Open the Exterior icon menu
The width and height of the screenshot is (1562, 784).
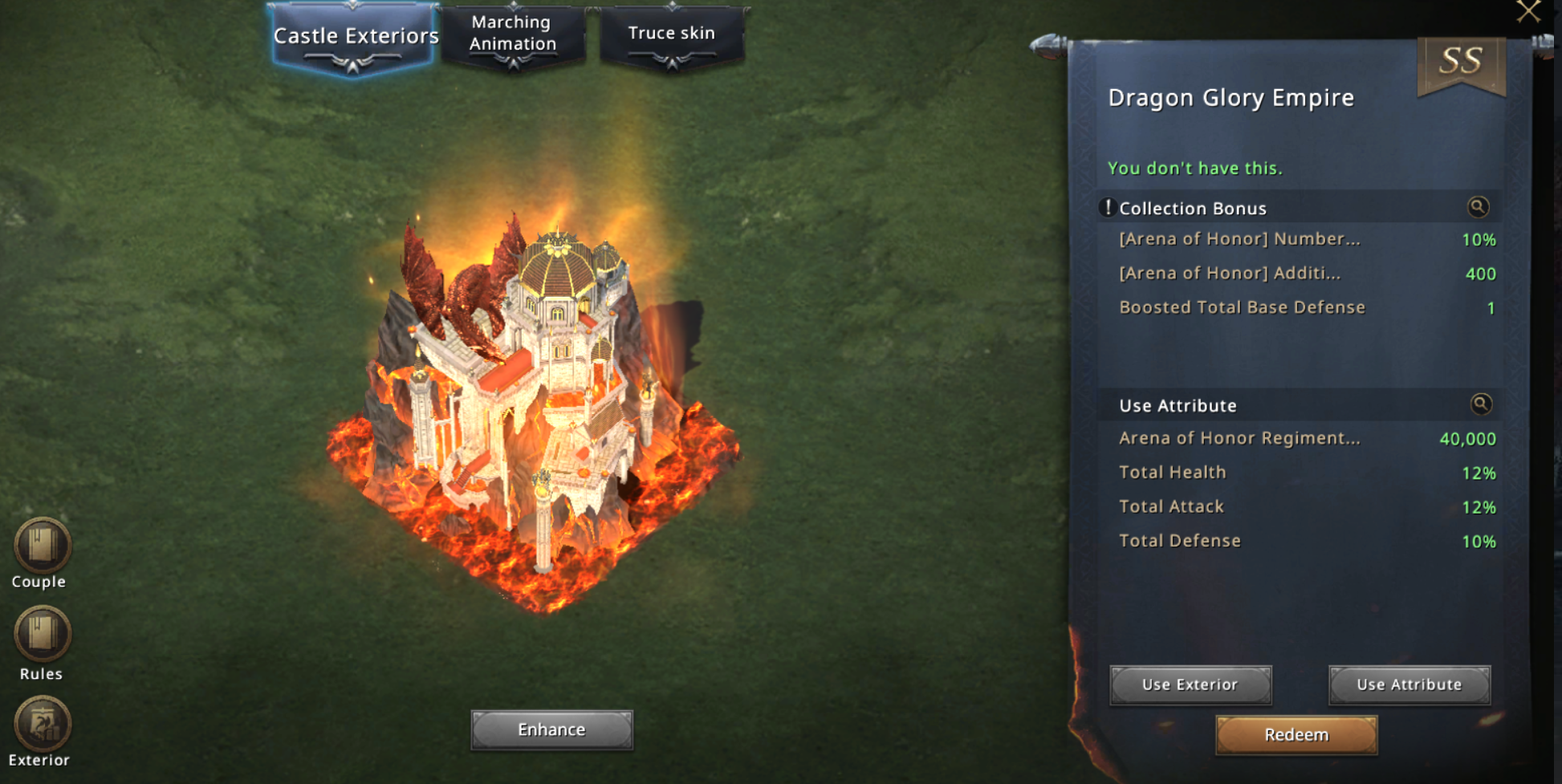pyautogui.click(x=42, y=725)
